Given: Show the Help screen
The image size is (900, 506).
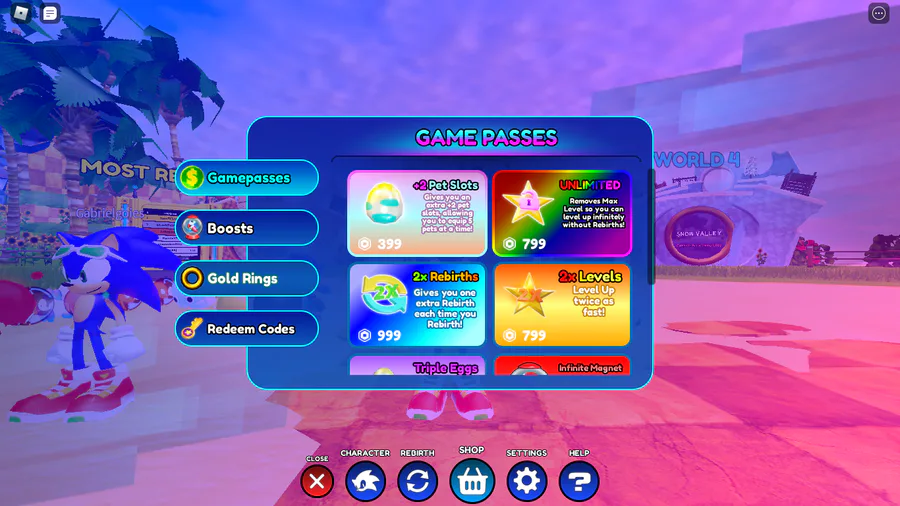Looking at the screenshot, I should tap(579, 482).
